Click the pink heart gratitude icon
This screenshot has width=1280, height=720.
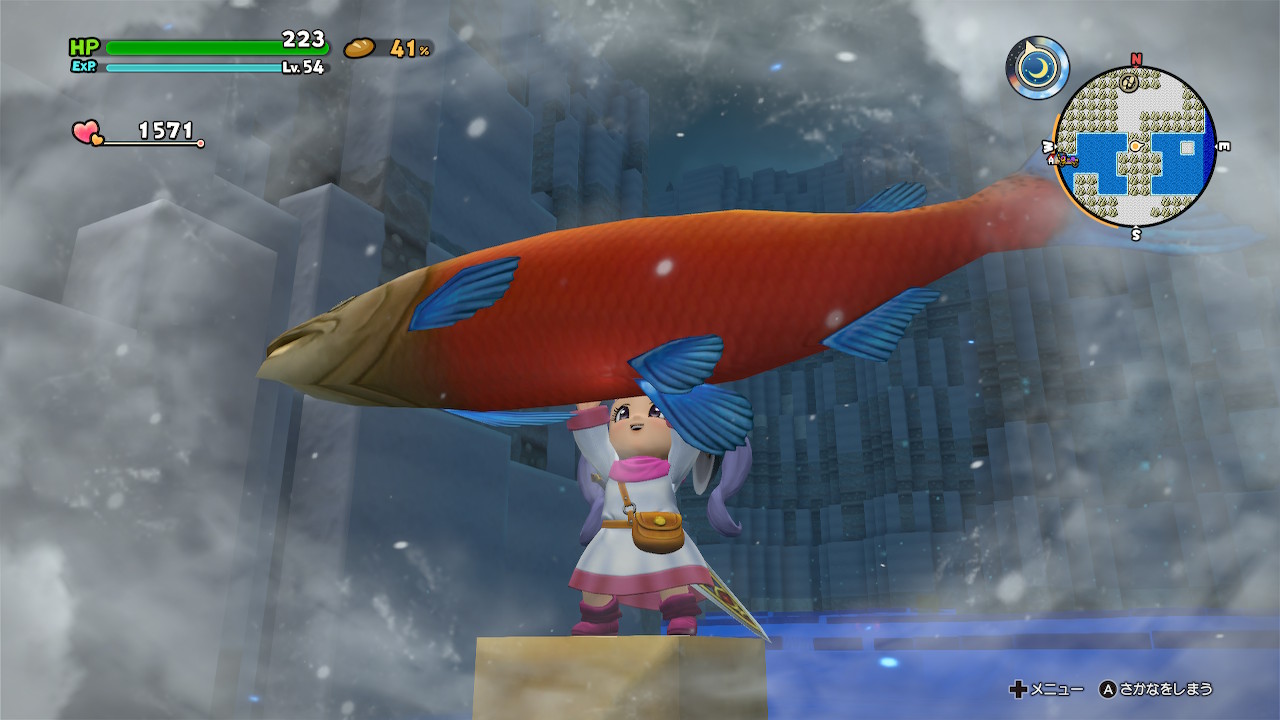[x=87, y=132]
